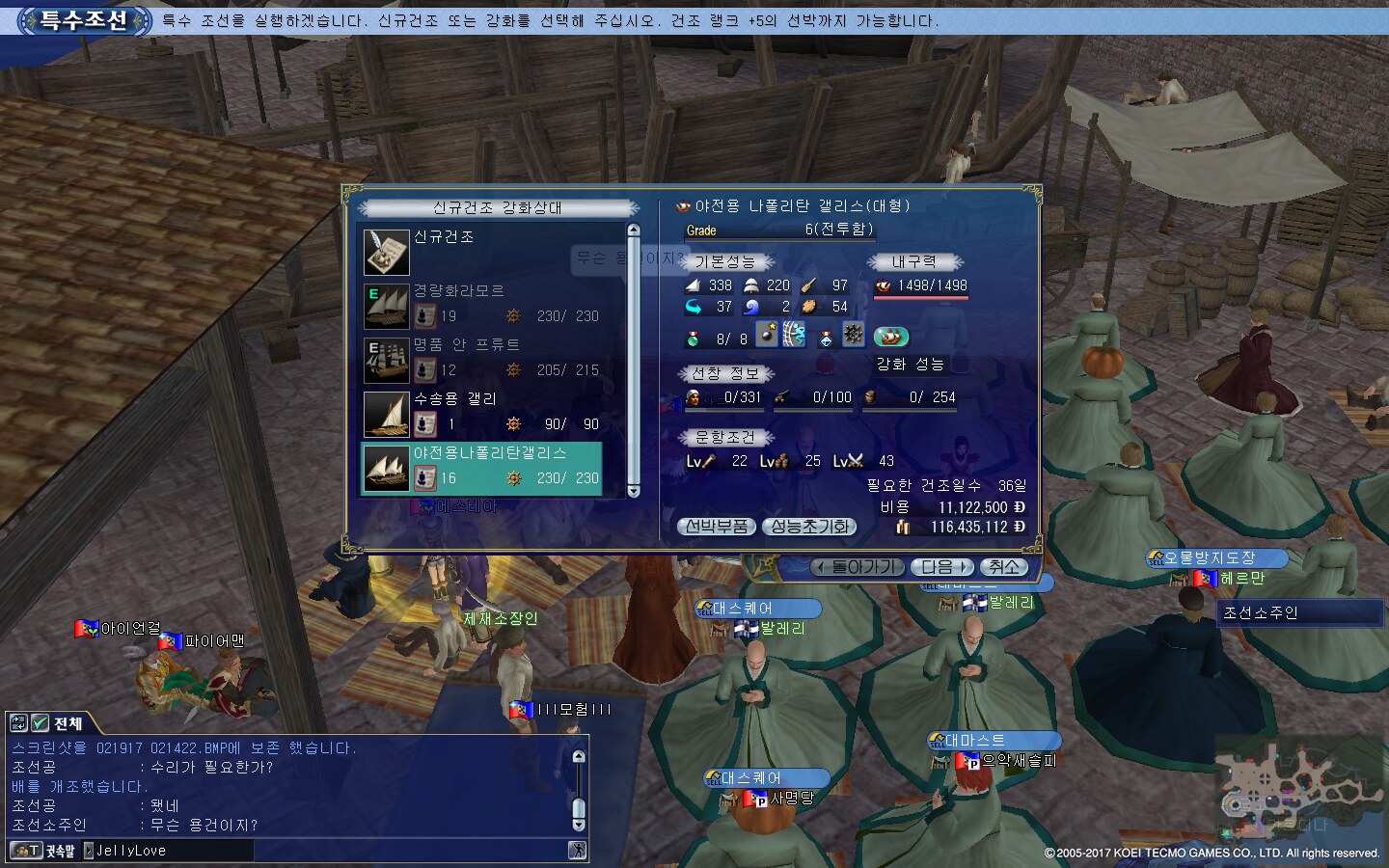This screenshot has width=1389, height=868.
Task: Show the 강화 성능 ship icon button
Action: (890, 337)
